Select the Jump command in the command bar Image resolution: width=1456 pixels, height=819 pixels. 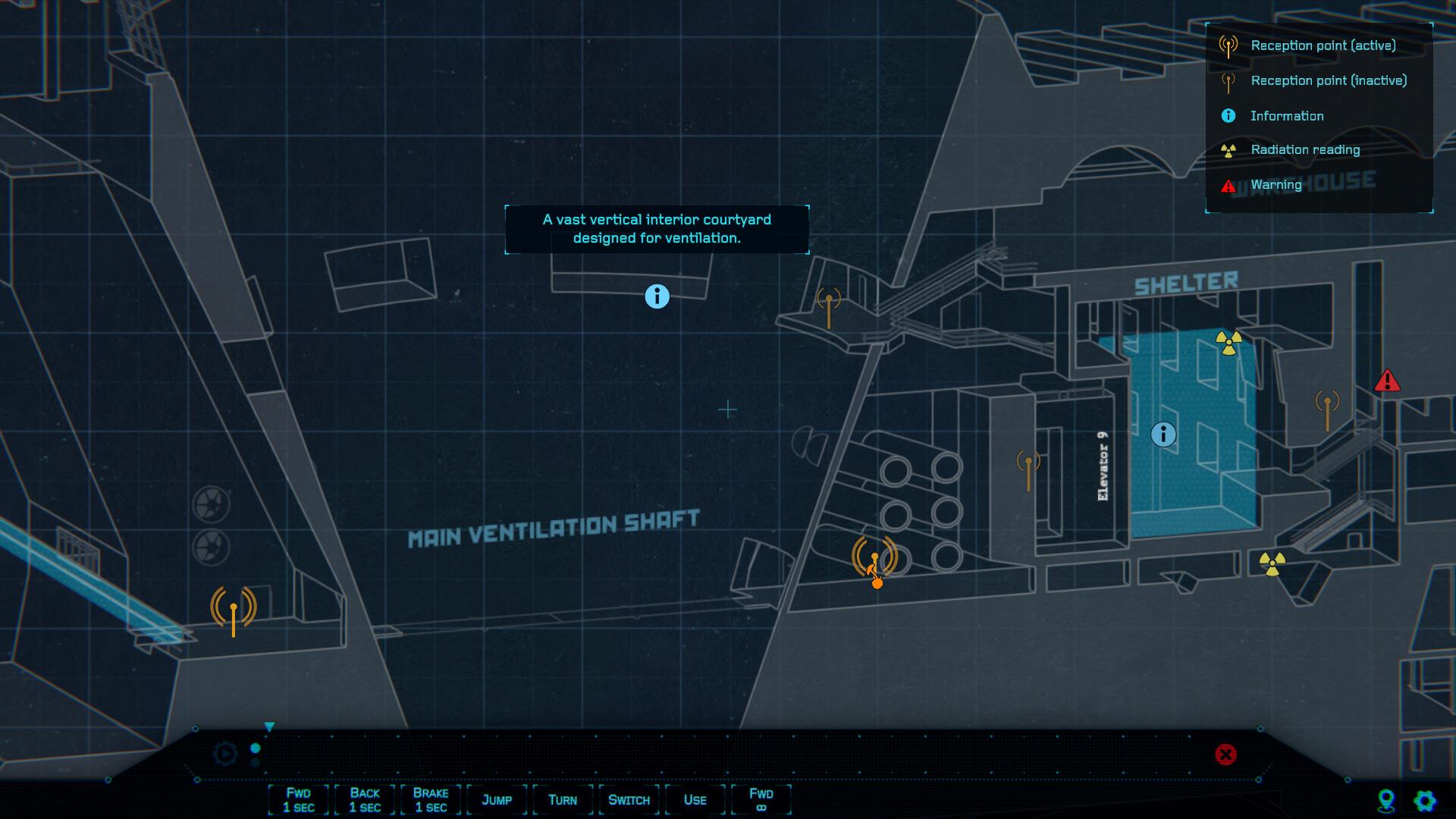pyautogui.click(x=497, y=799)
